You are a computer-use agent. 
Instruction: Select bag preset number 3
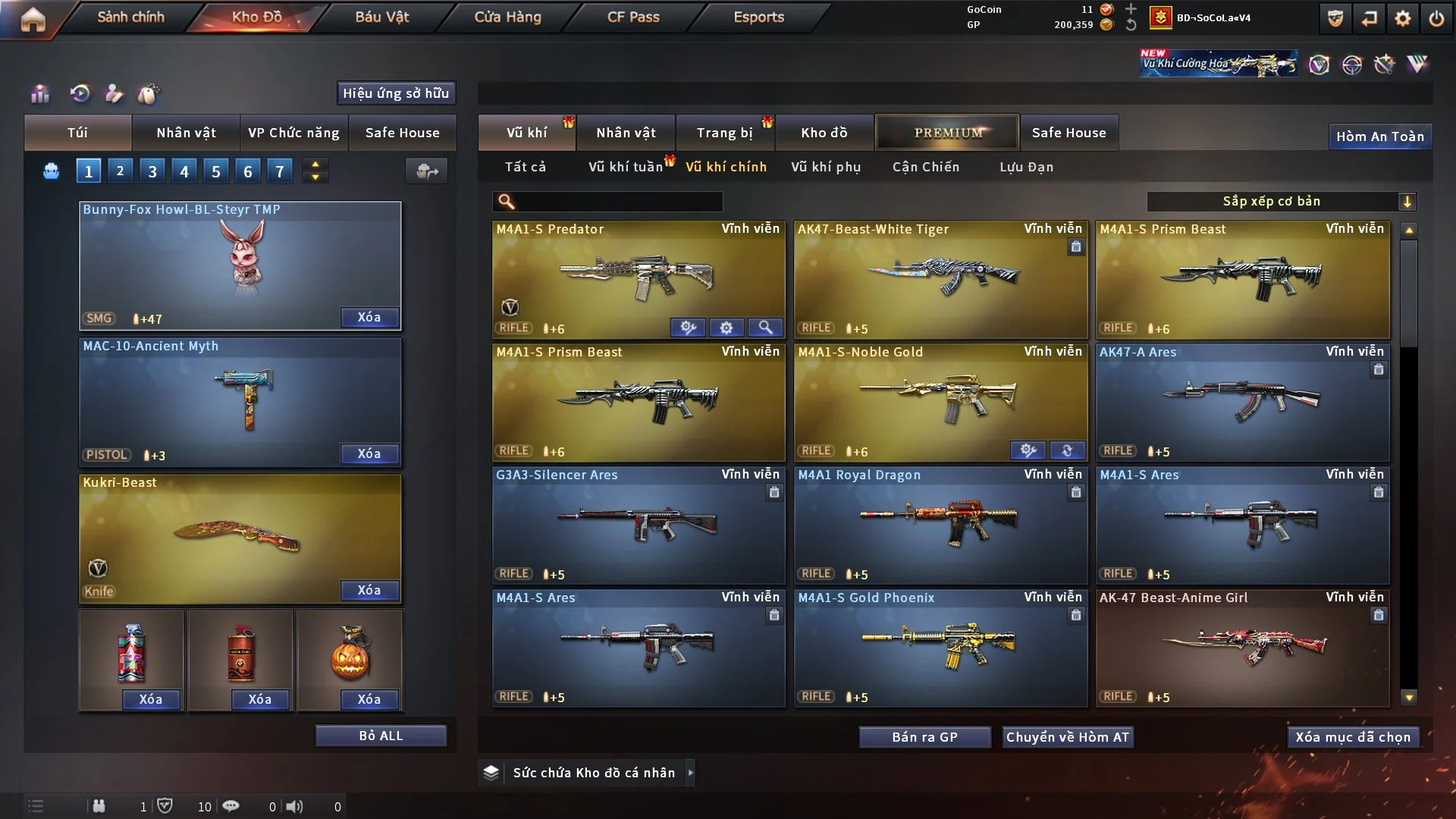152,171
